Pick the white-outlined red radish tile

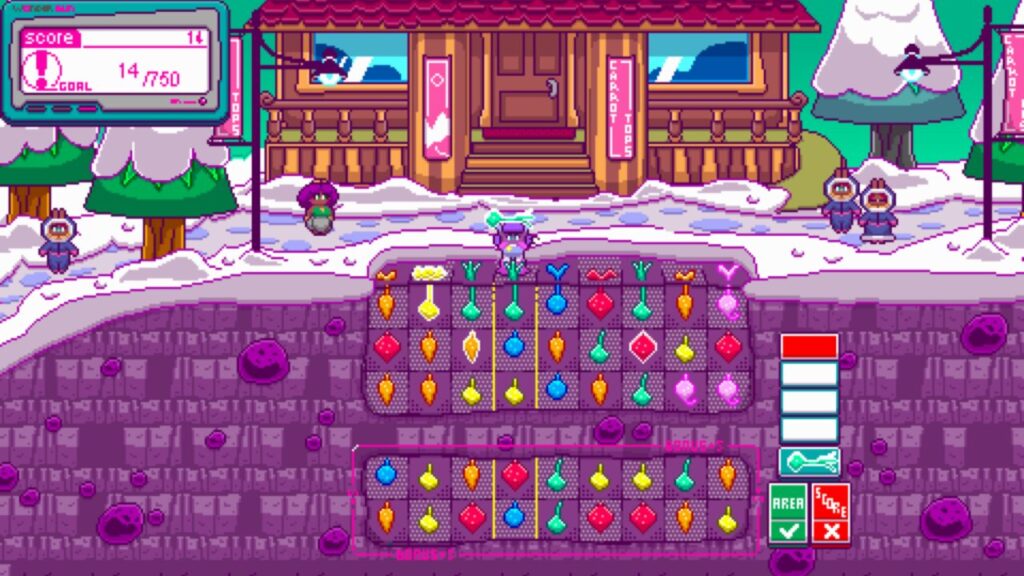tap(642, 346)
